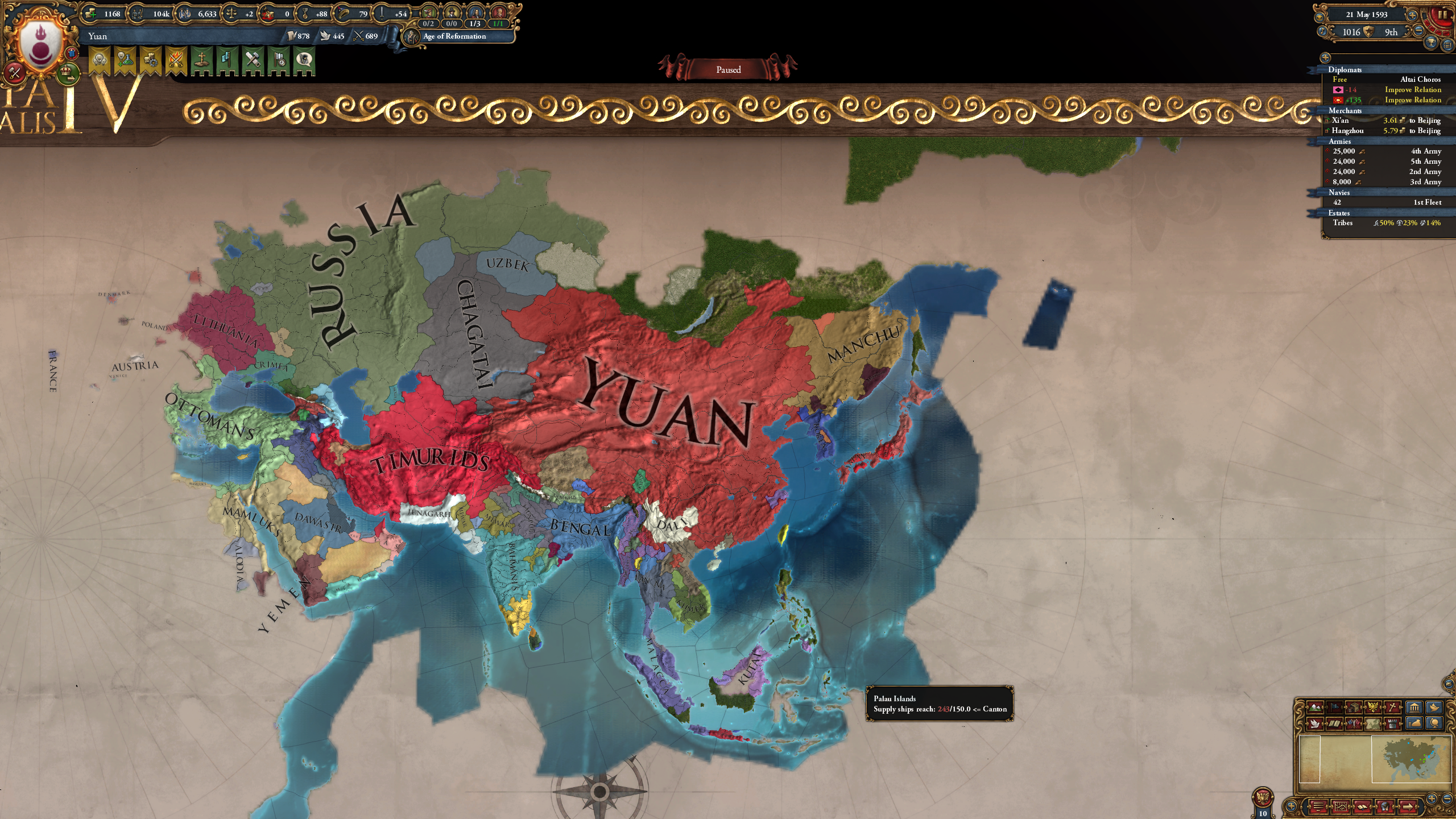
Task: Unpause the game via the Paused banner
Action: coord(728,69)
